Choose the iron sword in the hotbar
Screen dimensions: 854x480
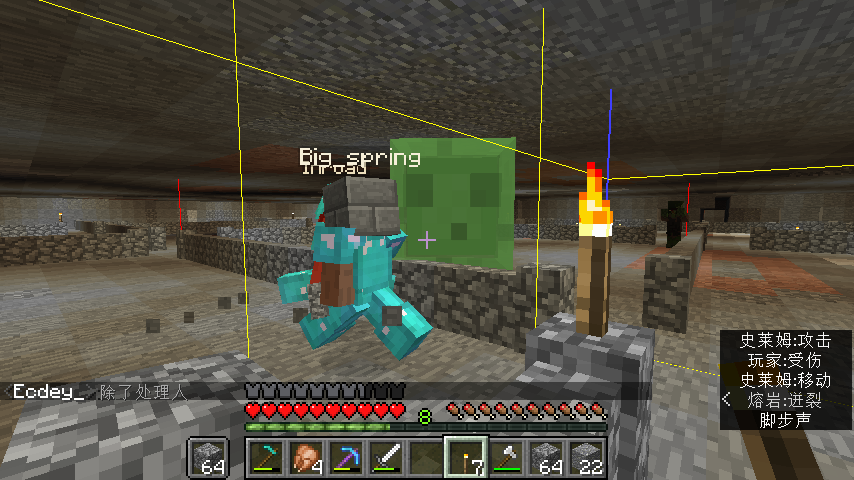coord(385,458)
